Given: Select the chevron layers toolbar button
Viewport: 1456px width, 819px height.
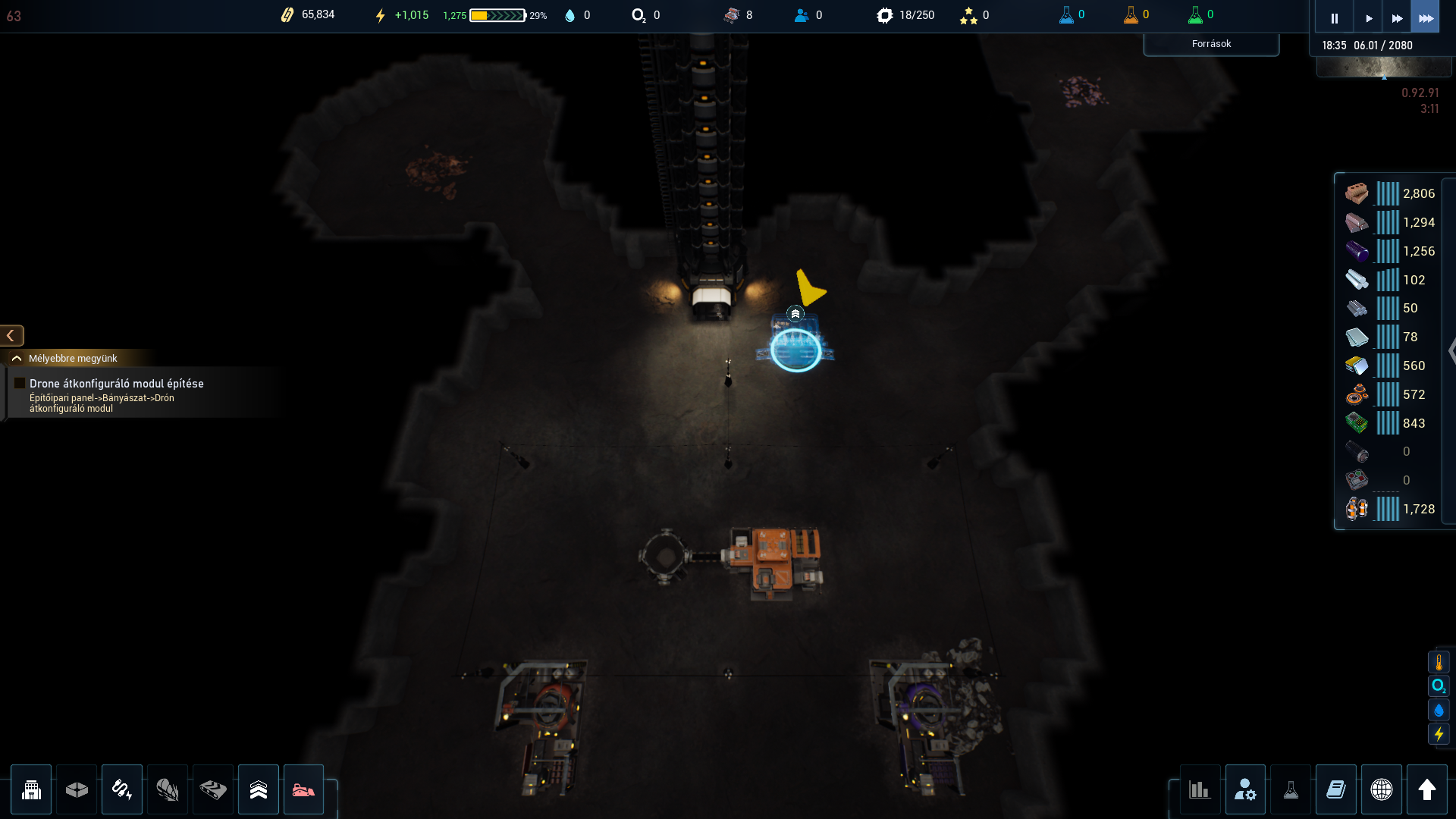Looking at the screenshot, I should (x=259, y=789).
